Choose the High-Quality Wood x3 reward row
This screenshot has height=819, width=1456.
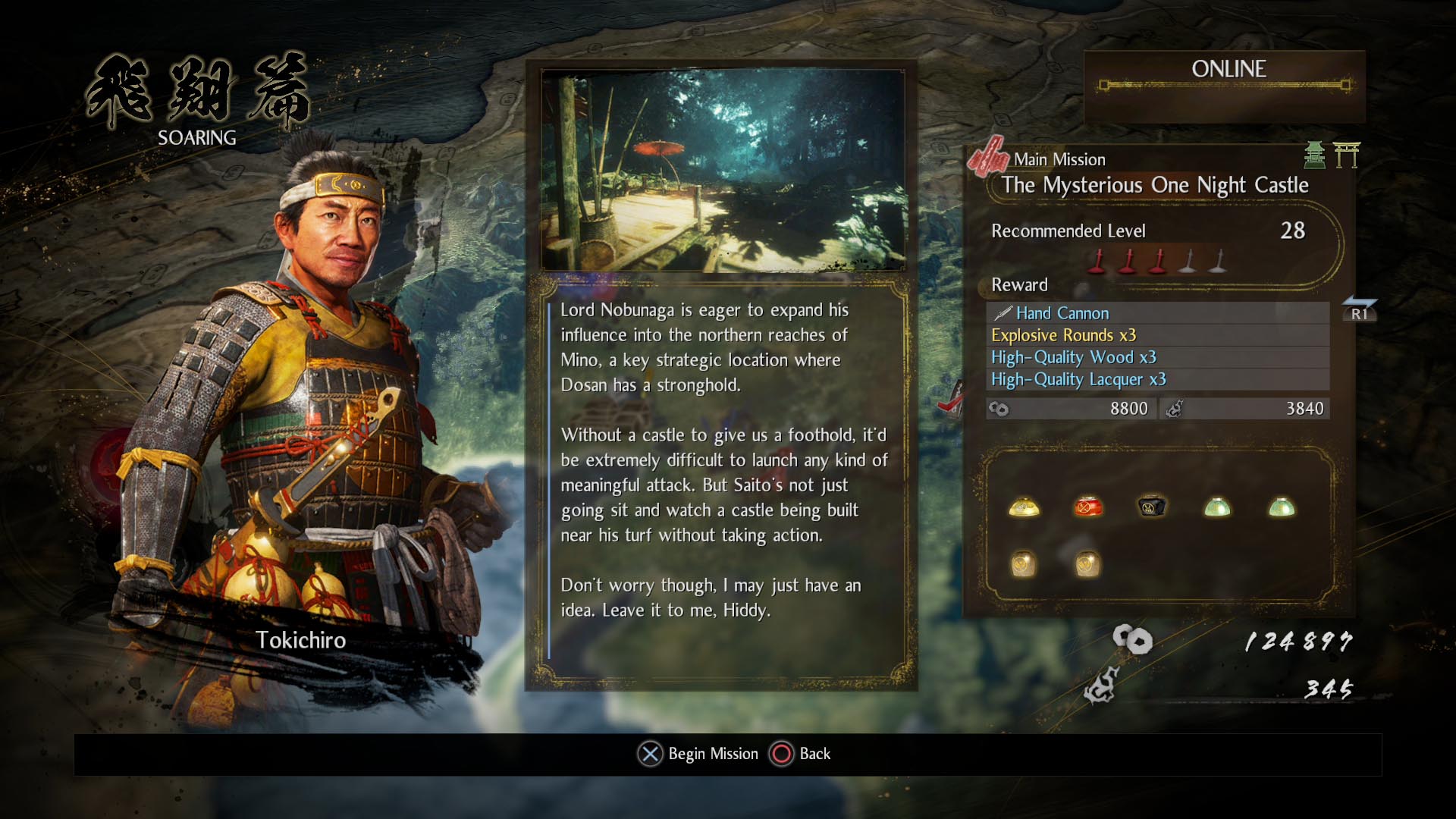(x=1156, y=357)
